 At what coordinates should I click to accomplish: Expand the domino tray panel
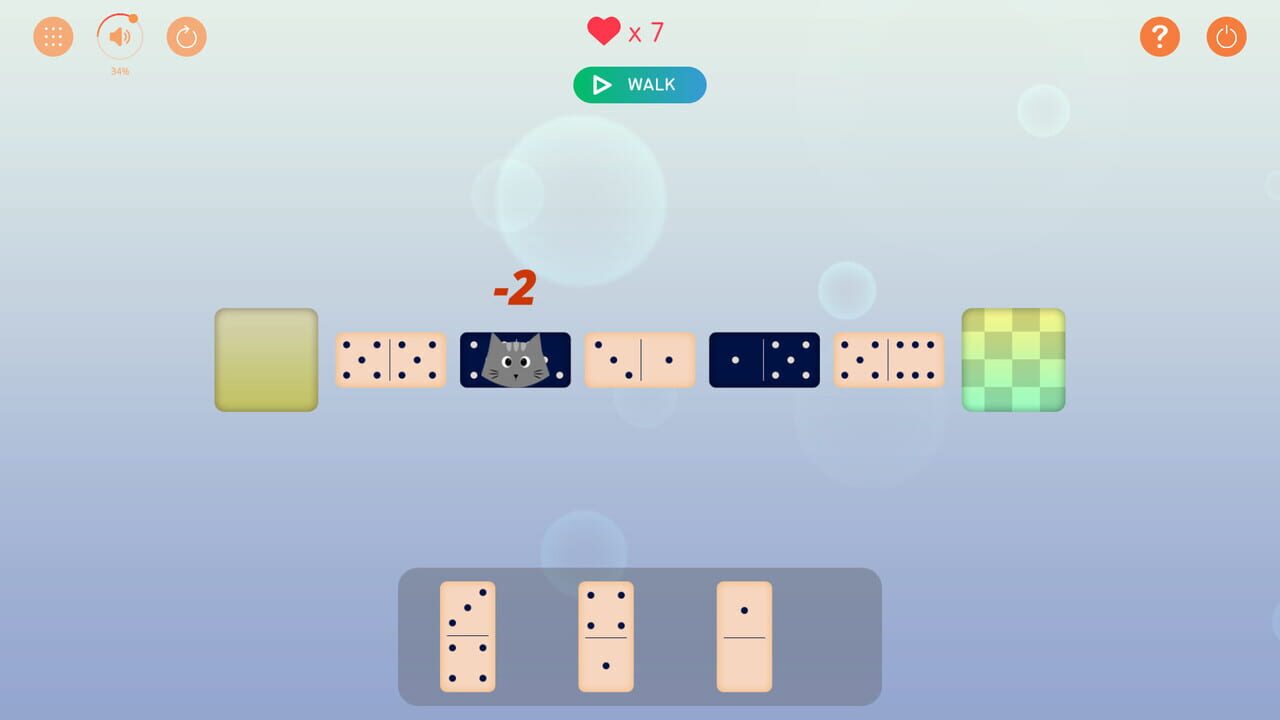(640, 636)
